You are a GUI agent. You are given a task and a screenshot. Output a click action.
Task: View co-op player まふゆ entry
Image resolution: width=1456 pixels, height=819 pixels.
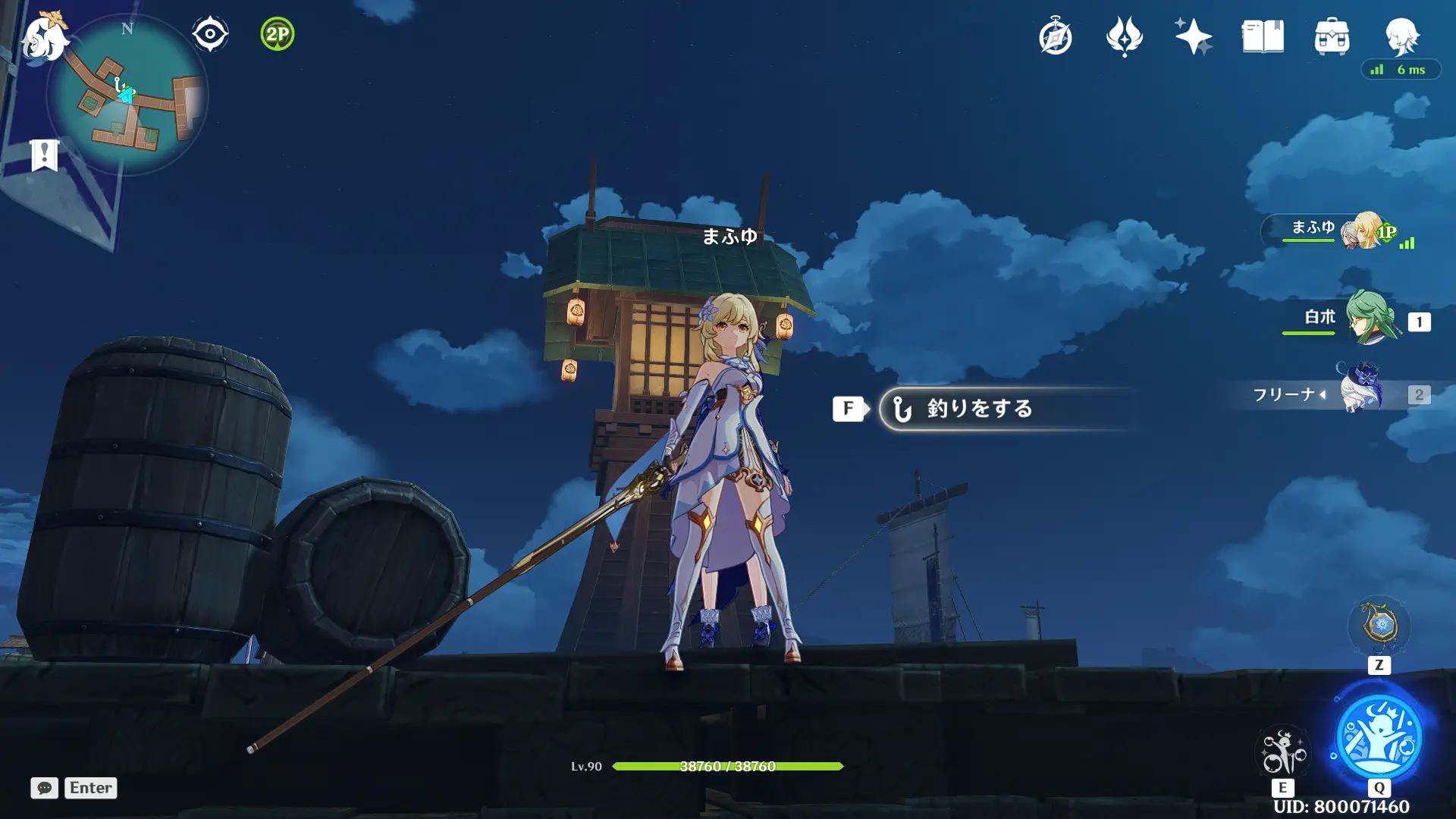(x=1336, y=230)
